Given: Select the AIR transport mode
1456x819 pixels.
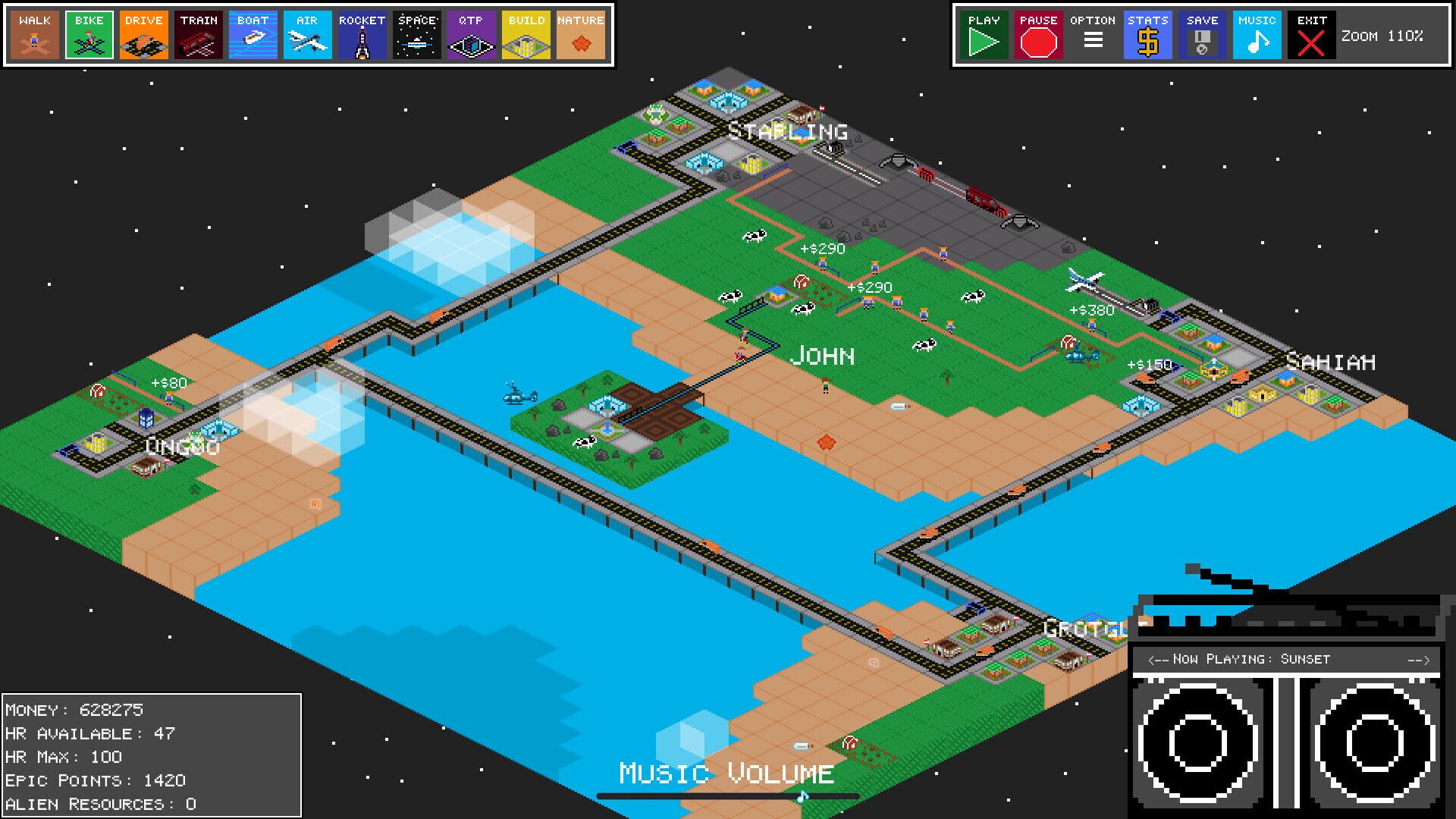Looking at the screenshot, I should 307,34.
